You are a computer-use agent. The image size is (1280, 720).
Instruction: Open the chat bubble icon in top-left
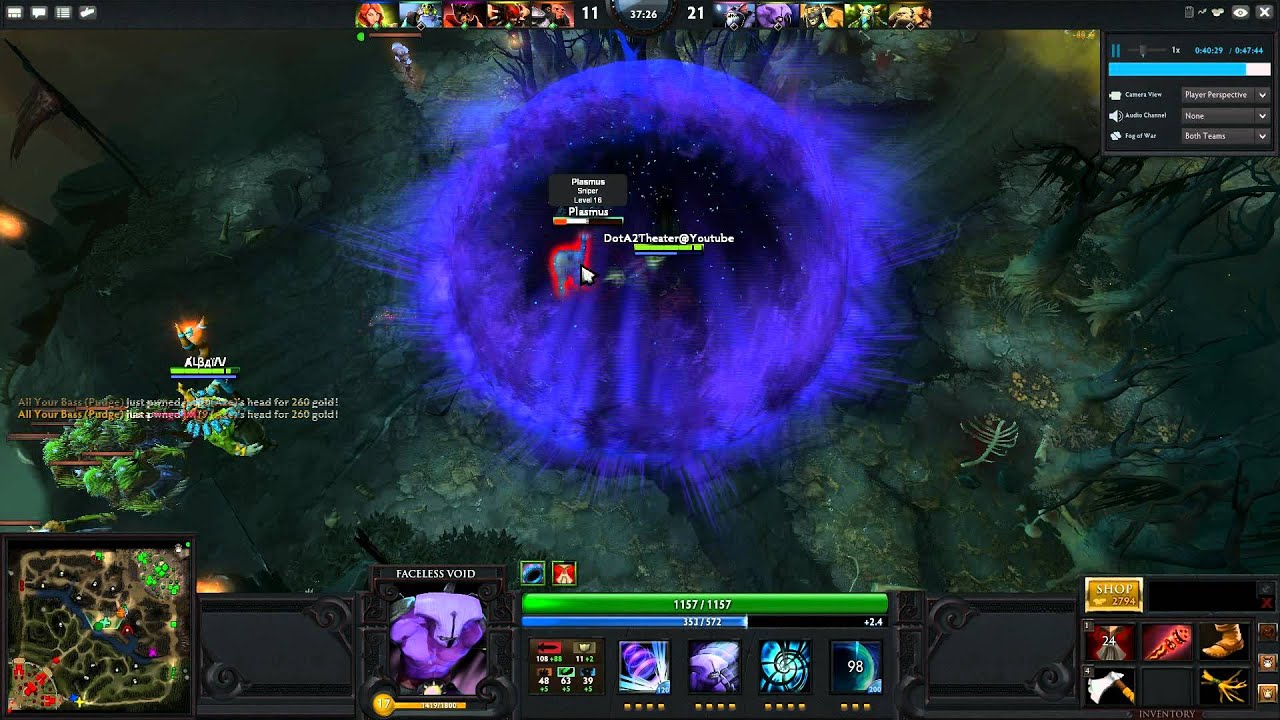39,13
